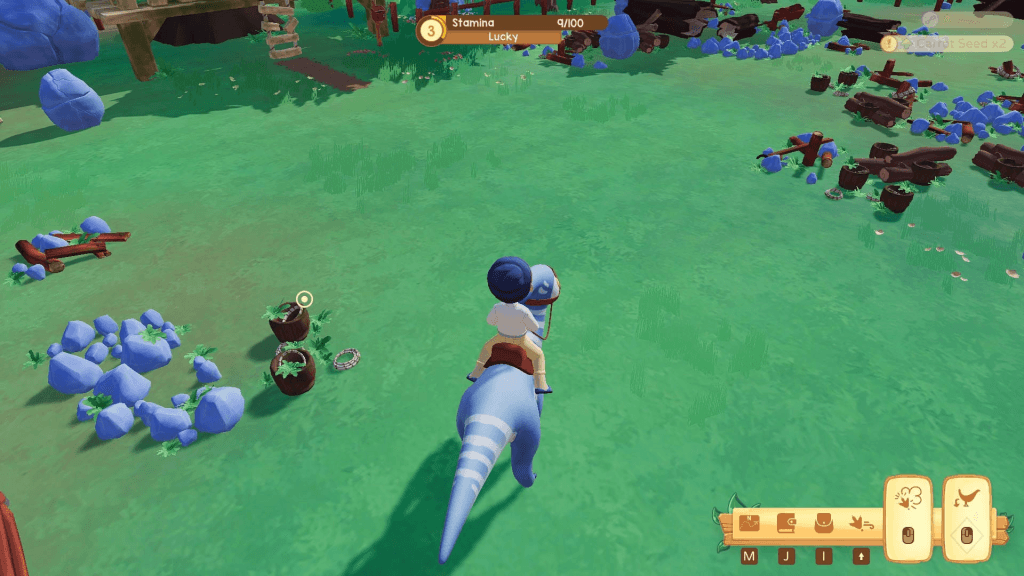1024x576 pixels.
Task: Open the map from the wooden toolbar
Action: [750, 522]
